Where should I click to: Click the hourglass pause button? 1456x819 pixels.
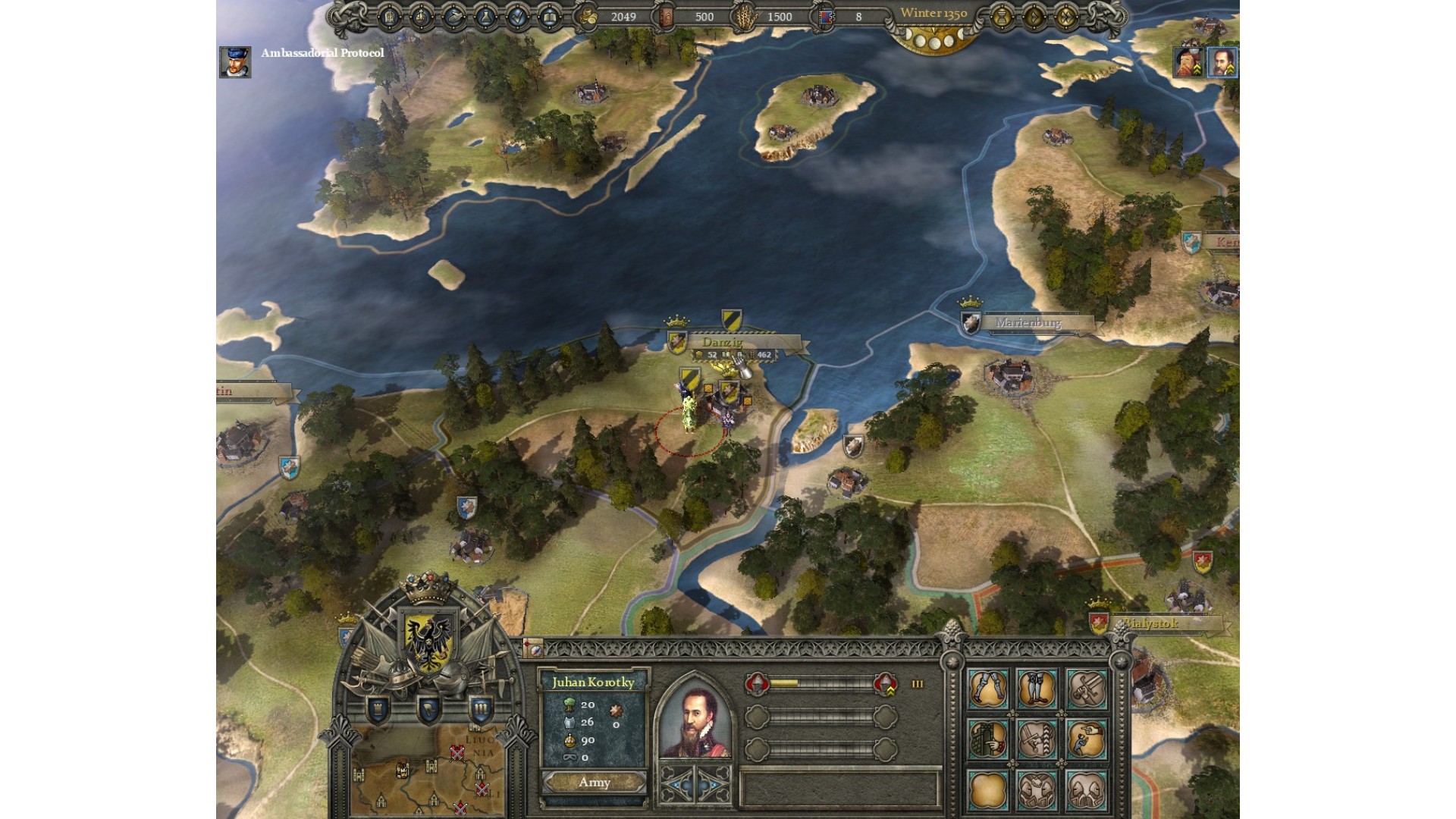(x=1002, y=17)
